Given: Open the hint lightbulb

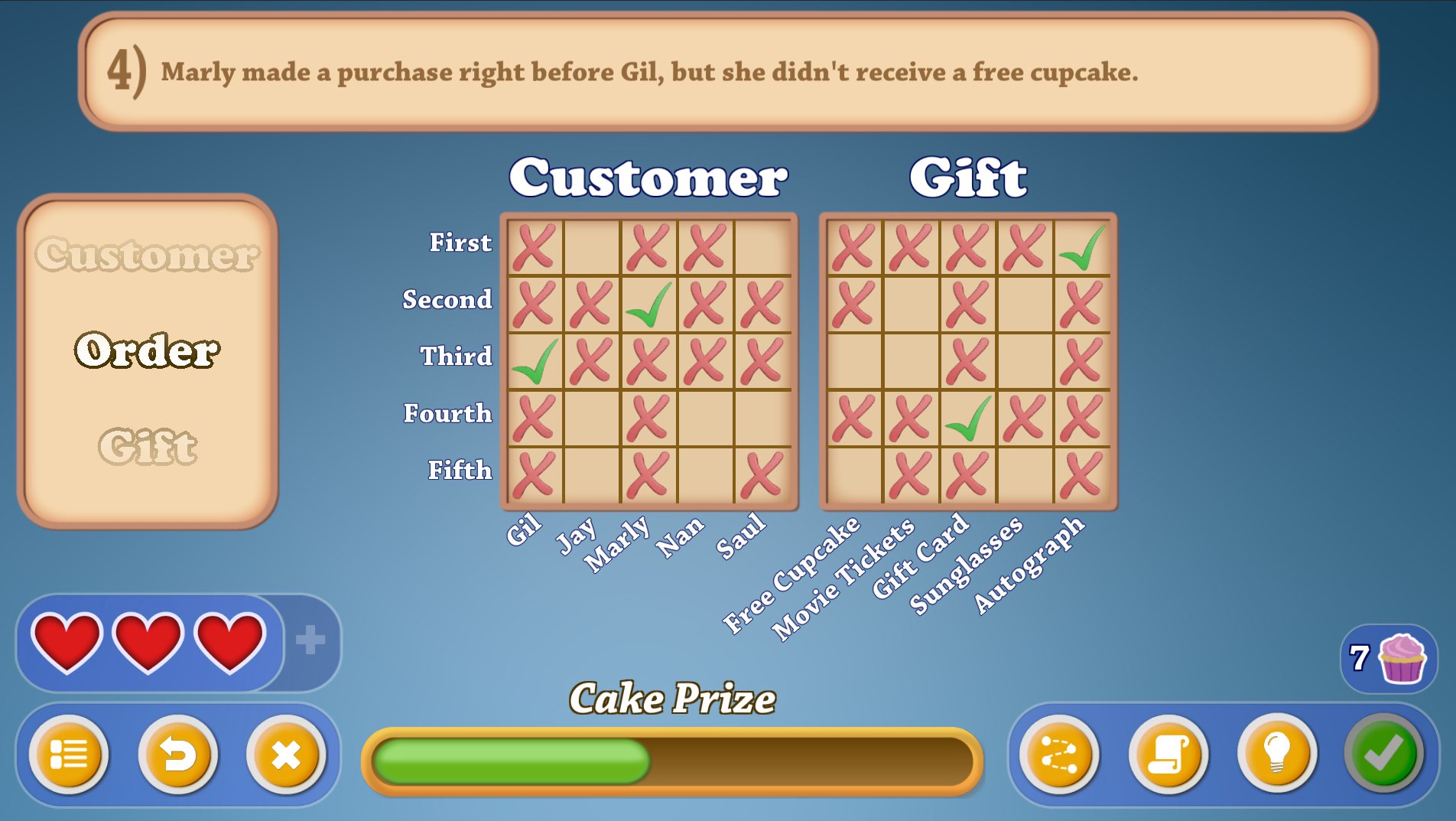Looking at the screenshot, I should pyautogui.click(x=1274, y=756).
